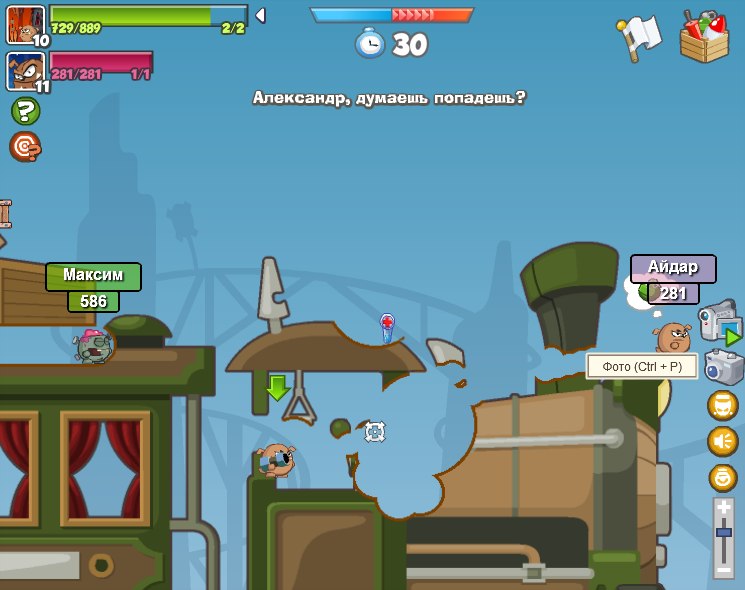This screenshot has height=590, width=745.
Task: Click the orange target hint icon
Action: pos(25,147)
